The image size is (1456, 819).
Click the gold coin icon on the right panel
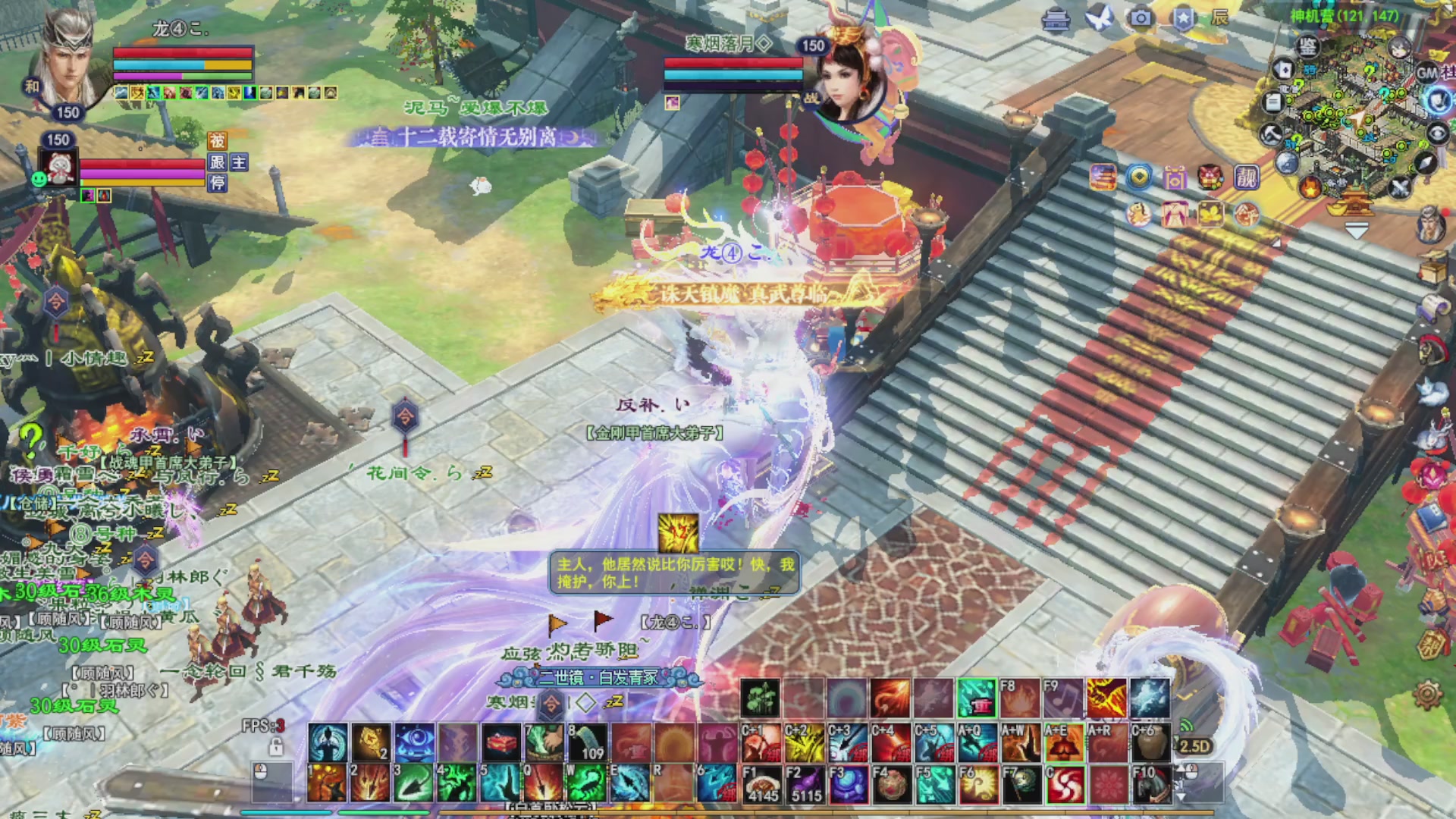[x=1138, y=177]
